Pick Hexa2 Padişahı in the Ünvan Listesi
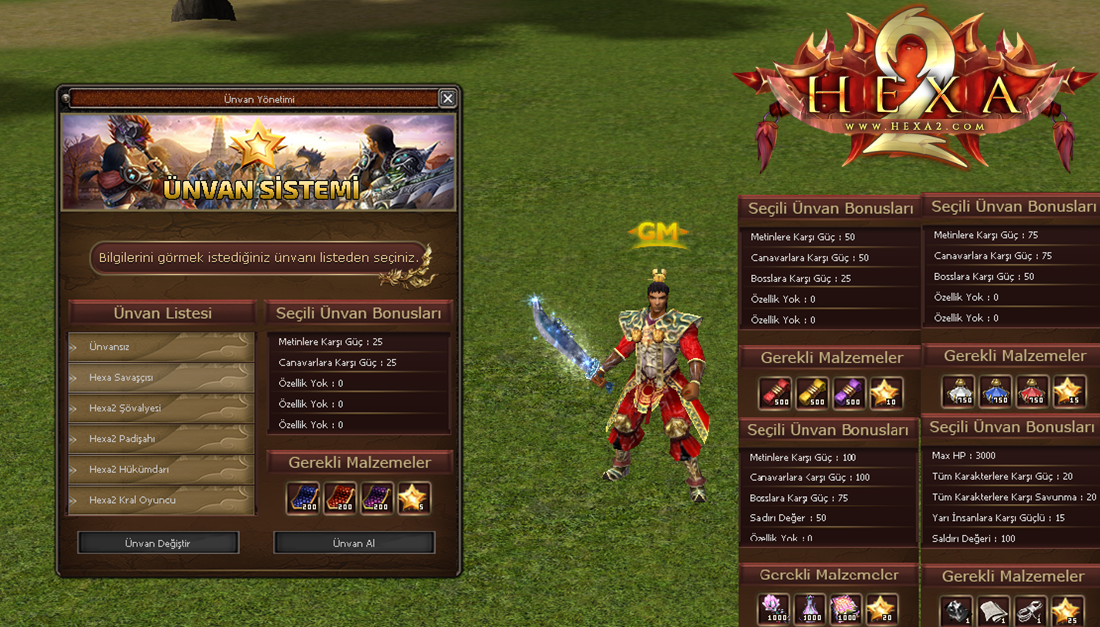Image resolution: width=1100 pixels, height=627 pixels. pyautogui.click(x=160, y=439)
